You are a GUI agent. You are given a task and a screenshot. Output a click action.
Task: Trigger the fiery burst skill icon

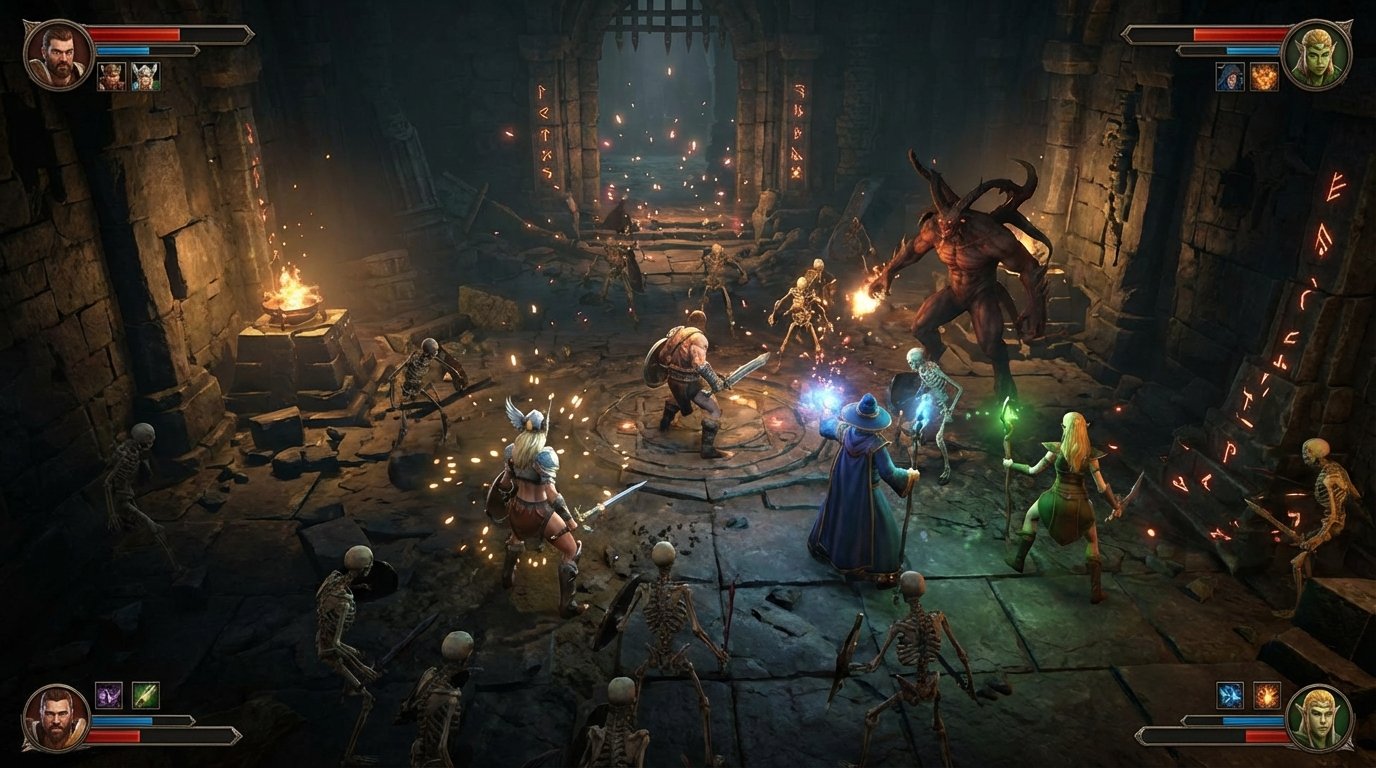[1267, 695]
